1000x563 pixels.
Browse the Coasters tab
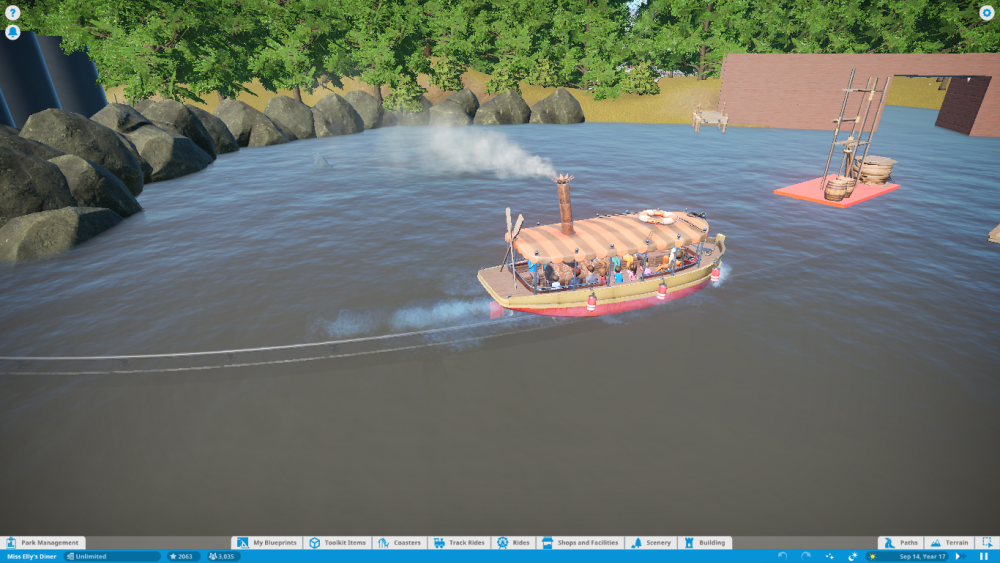click(400, 543)
